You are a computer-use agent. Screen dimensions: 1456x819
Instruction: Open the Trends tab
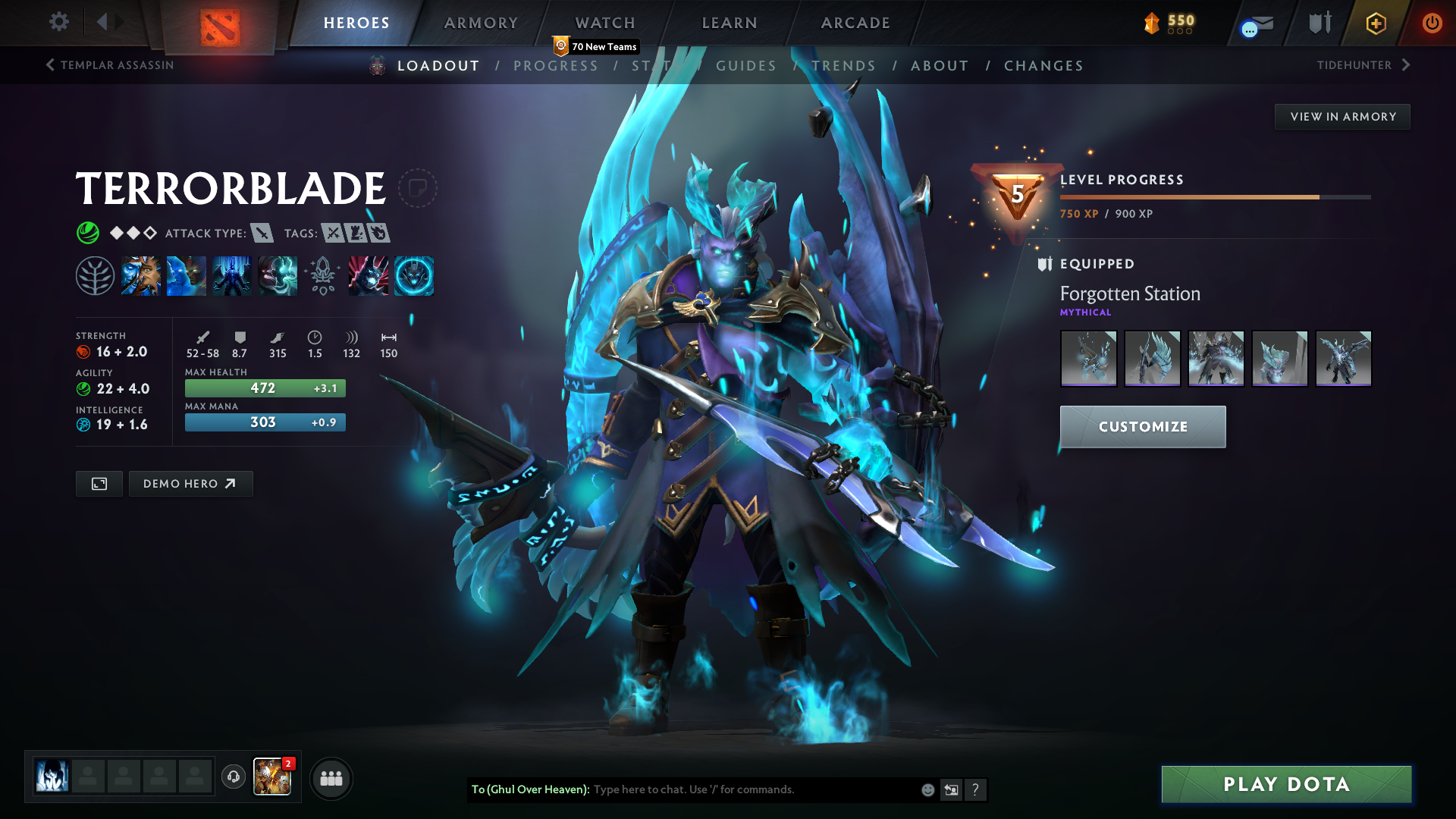click(844, 66)
